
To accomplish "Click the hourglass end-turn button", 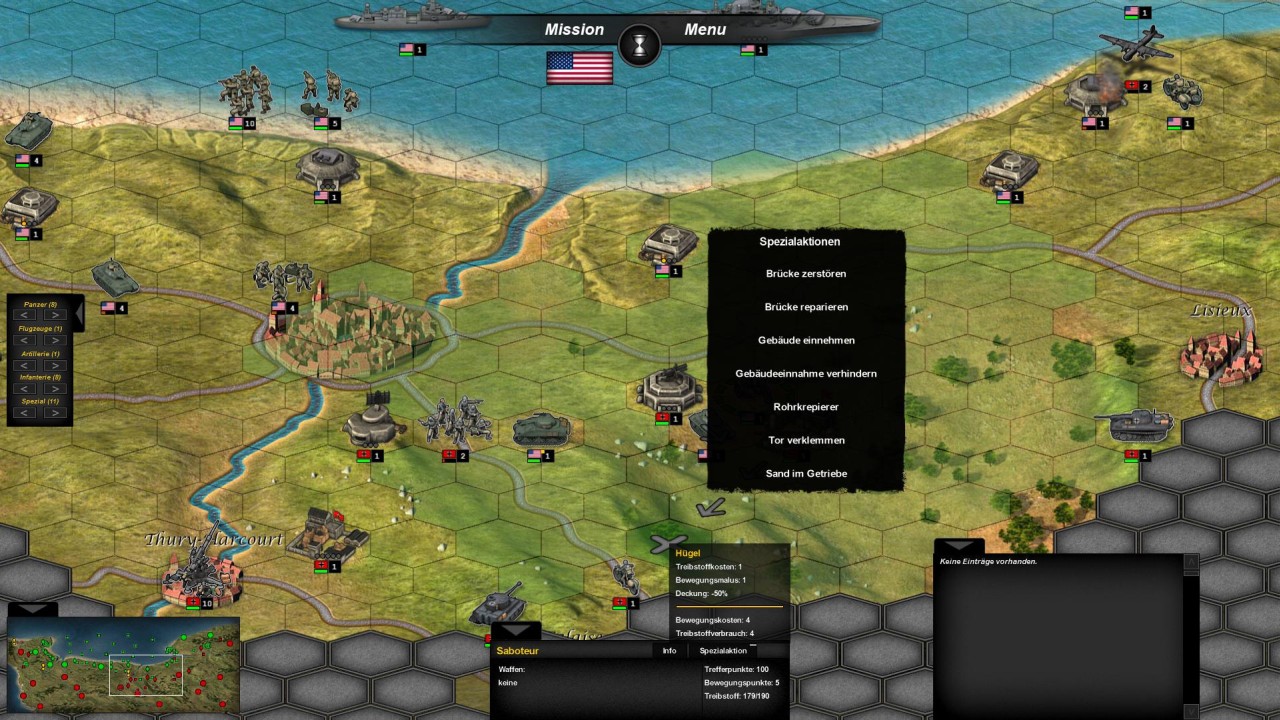I will coord(639,45).
